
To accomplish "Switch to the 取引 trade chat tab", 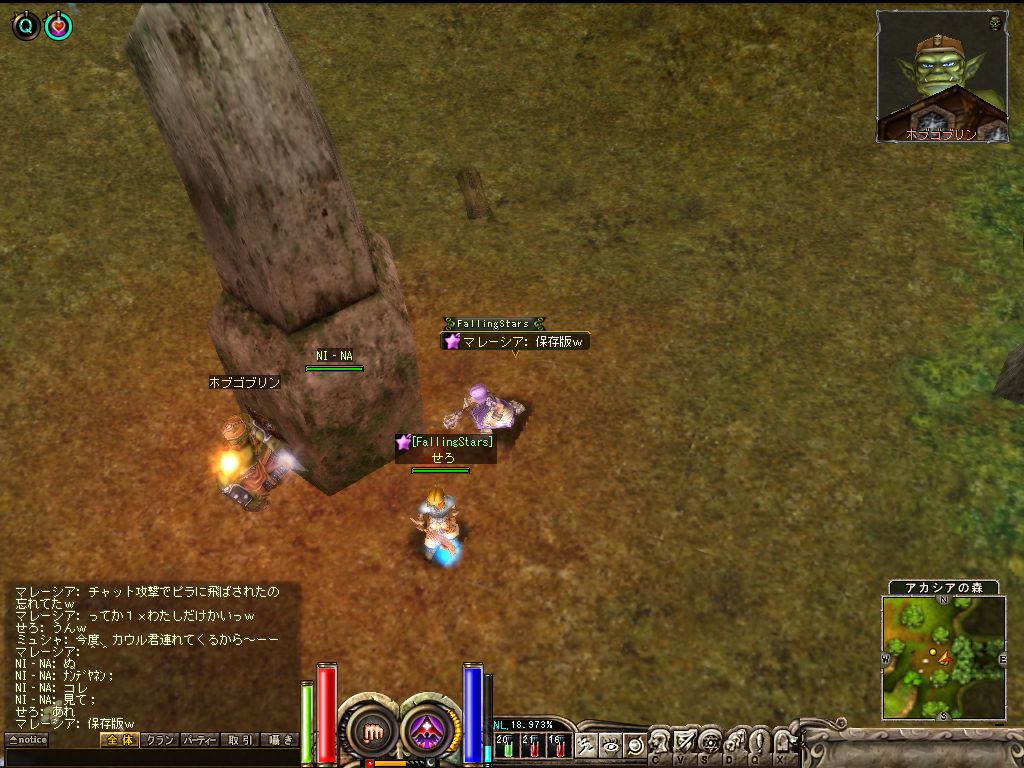I will (x=239, y=740).
